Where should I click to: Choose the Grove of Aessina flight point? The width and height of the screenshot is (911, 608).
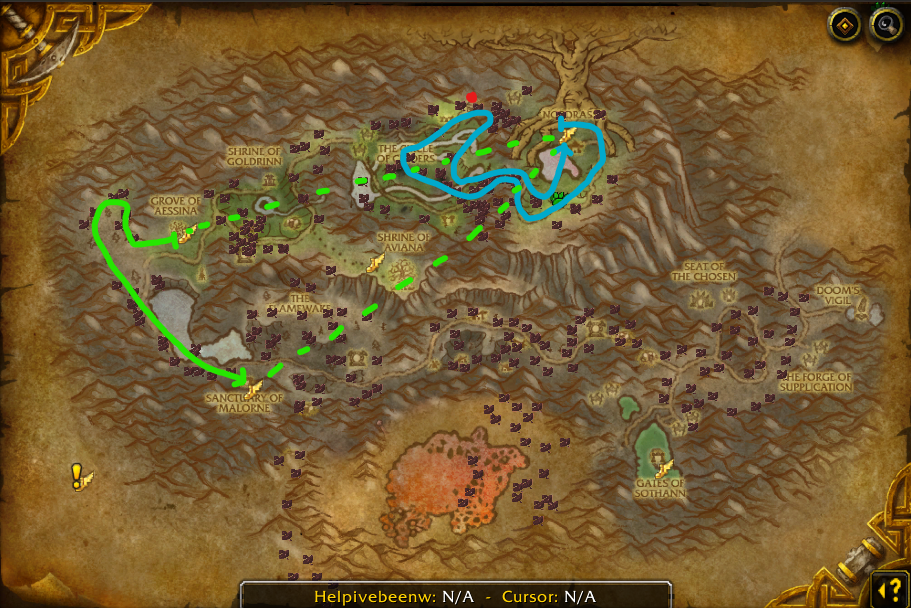(x=185, y=236)
